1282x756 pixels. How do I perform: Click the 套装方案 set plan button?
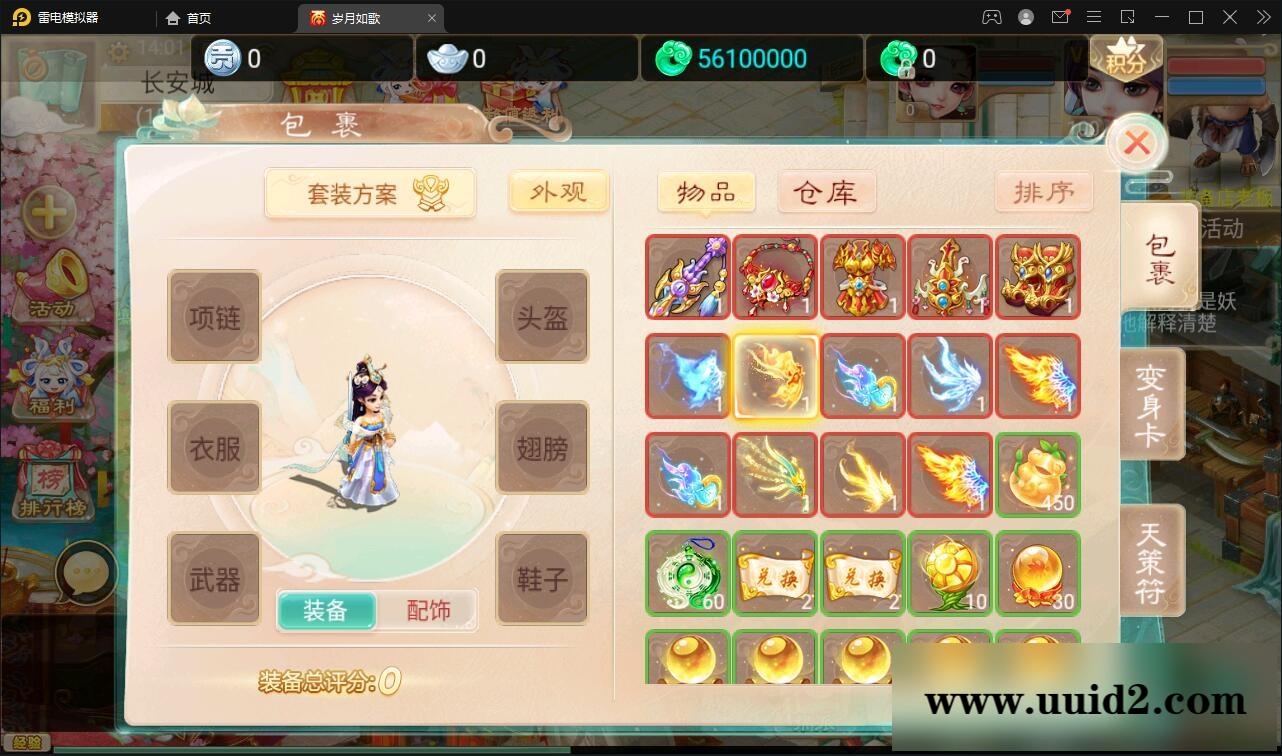[x=370, y=192]
